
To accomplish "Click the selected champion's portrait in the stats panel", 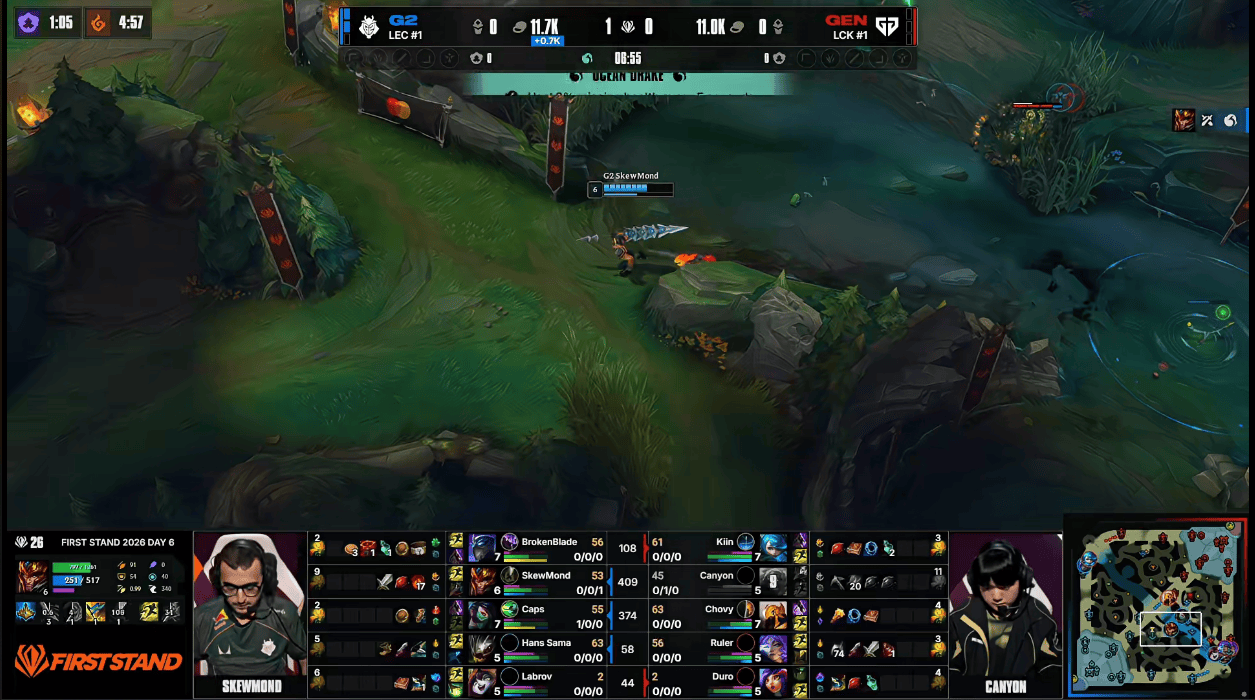I will (32, 578).
